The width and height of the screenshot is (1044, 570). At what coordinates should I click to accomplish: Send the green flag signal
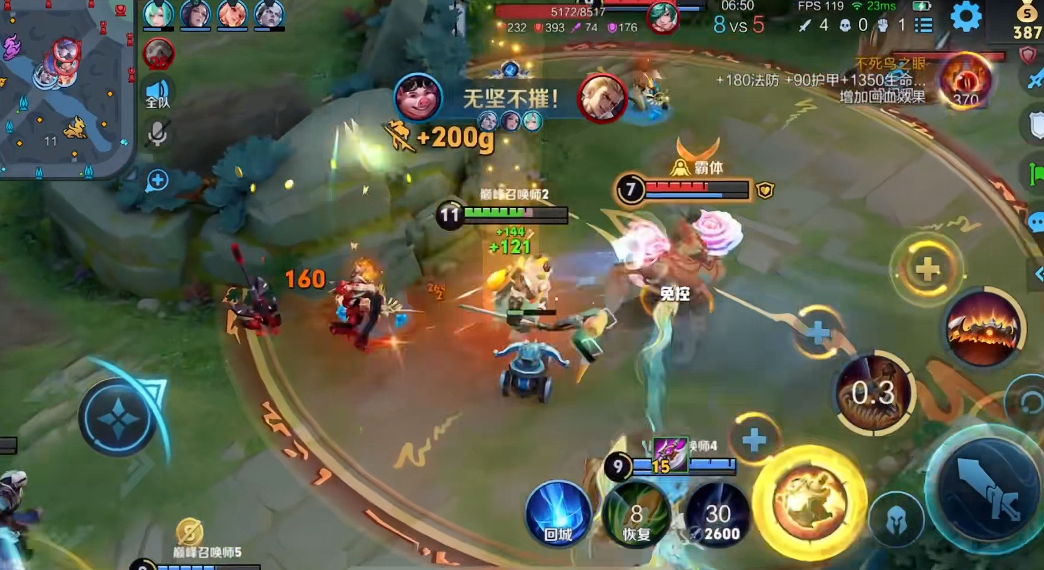point(1035,172)
